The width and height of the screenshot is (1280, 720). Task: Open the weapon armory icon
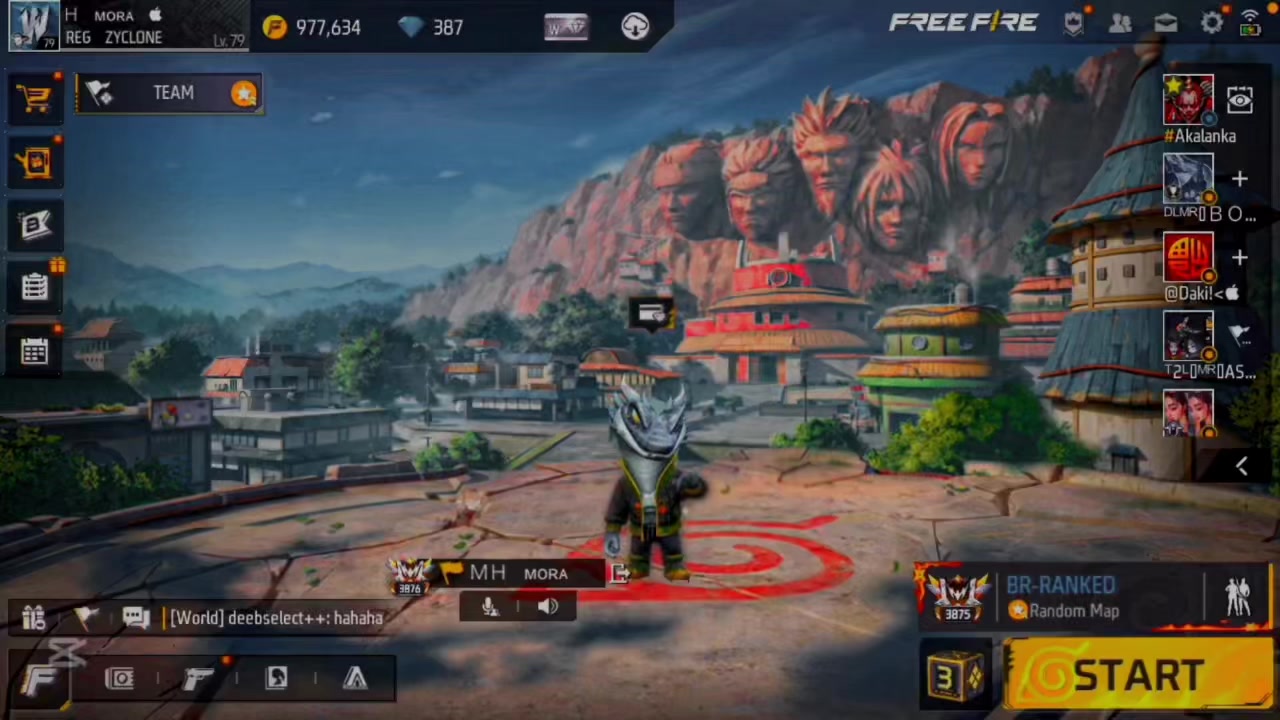point(198,679)
